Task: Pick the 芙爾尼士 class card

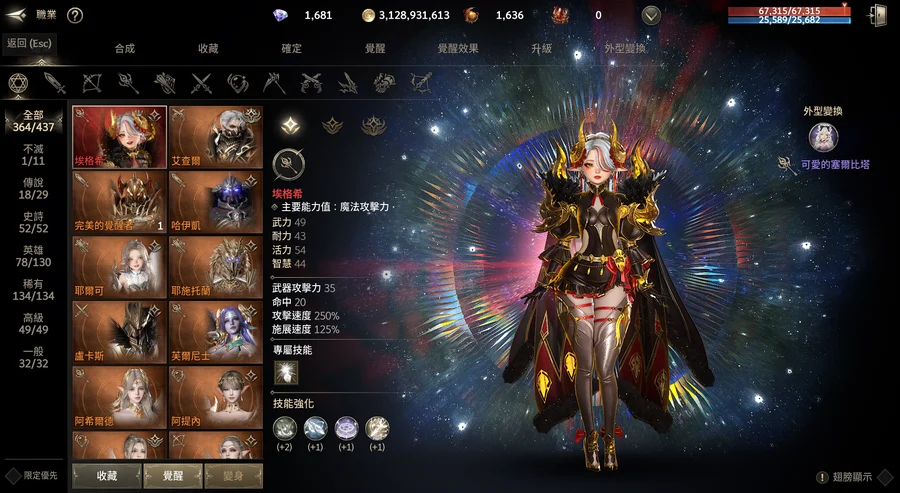Action: (215, 331)
